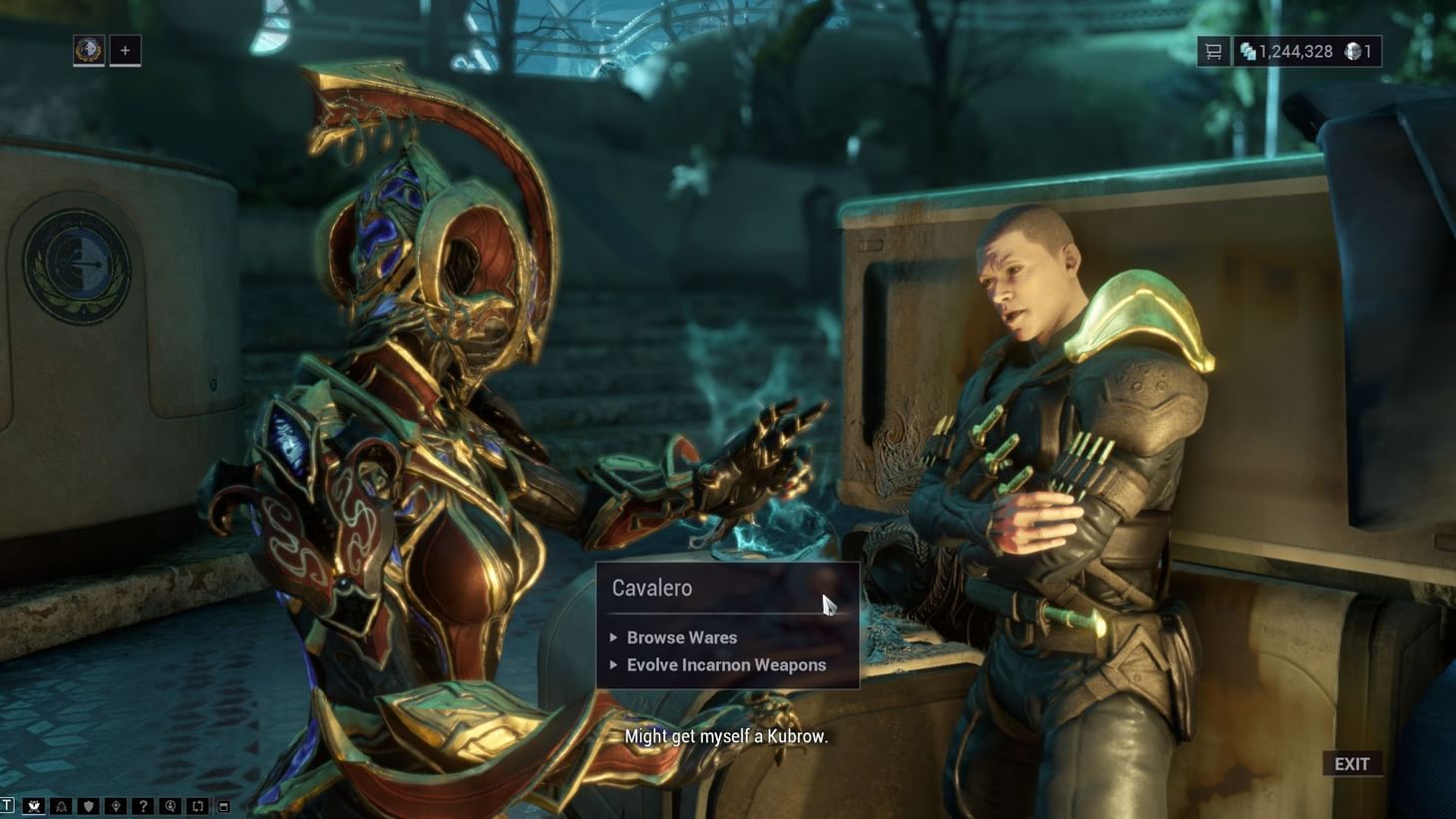Expand the Evolve Incarnon Weapons arrow

click(614, 664)
